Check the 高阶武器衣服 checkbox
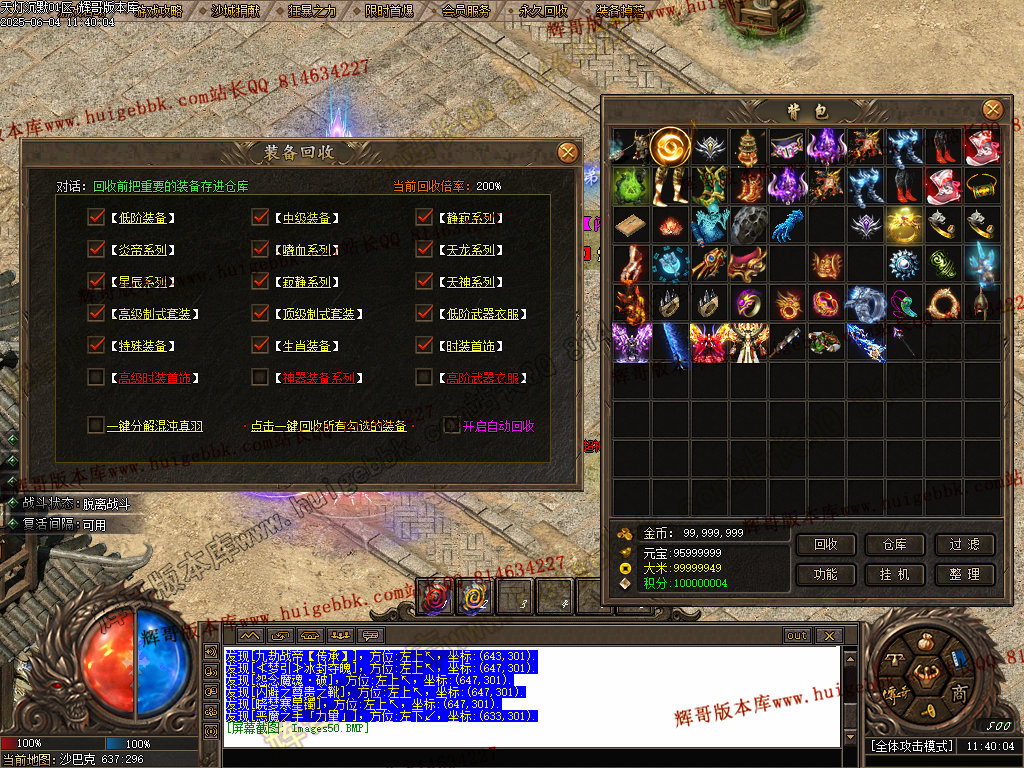Screen dimensions: 1024x768 click(424, 377)
